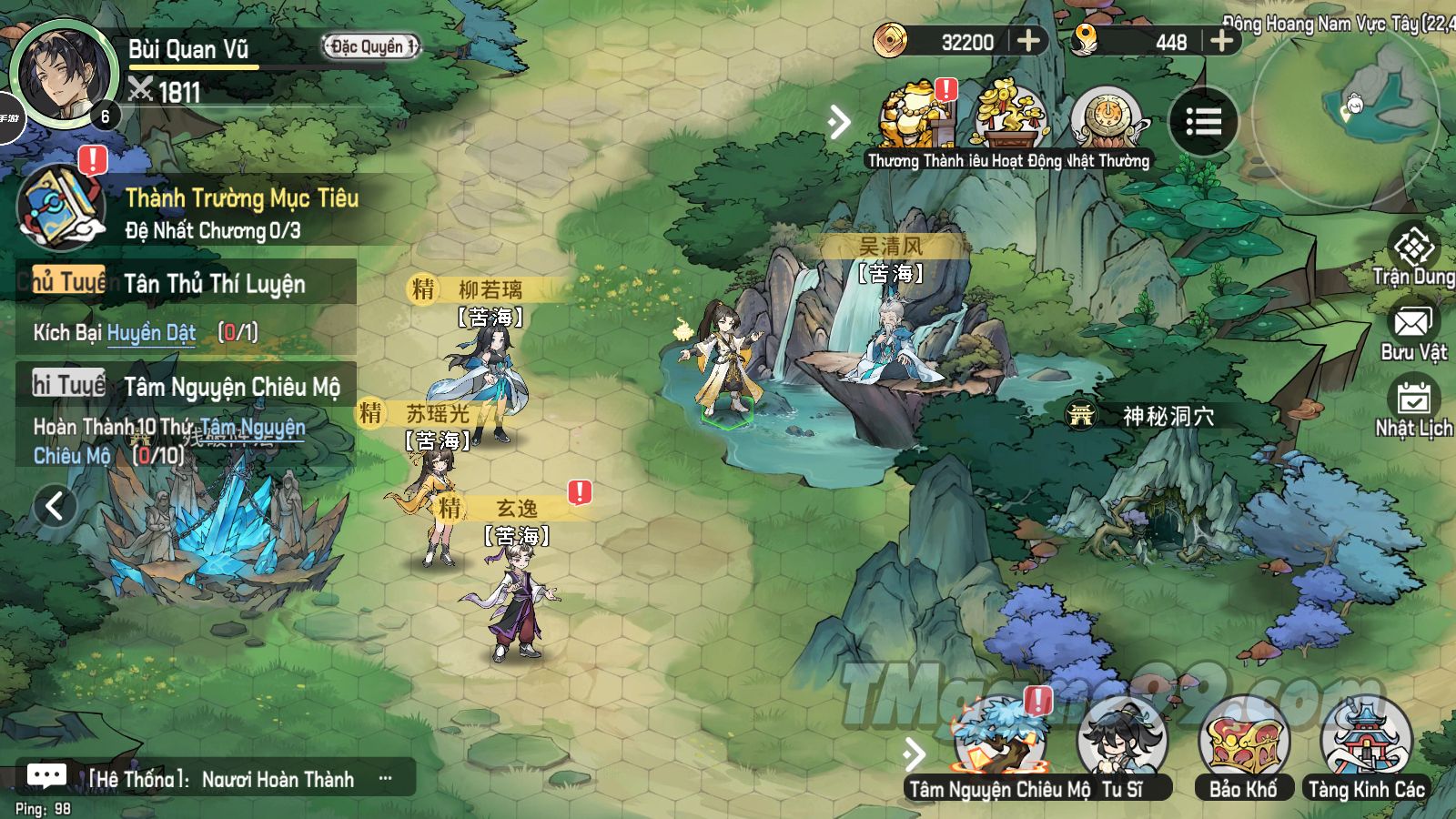Open the Hoạt Động events icon
This screenshot has width=1456, height=819.
pyautogui.click(x=1010, y=118)
